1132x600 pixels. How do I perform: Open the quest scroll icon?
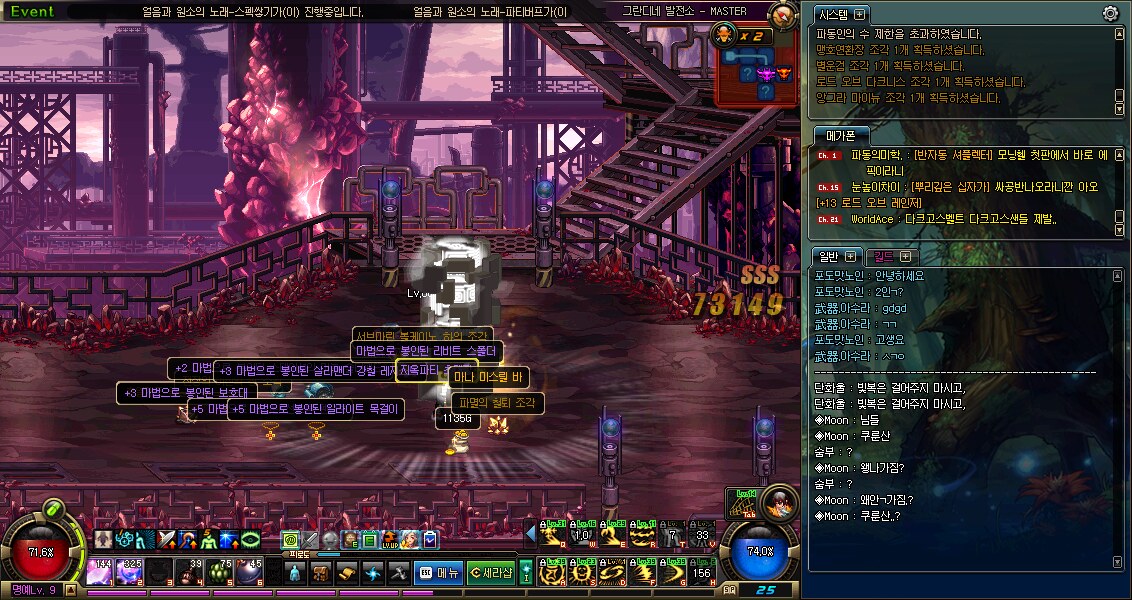tap(347, 573)
